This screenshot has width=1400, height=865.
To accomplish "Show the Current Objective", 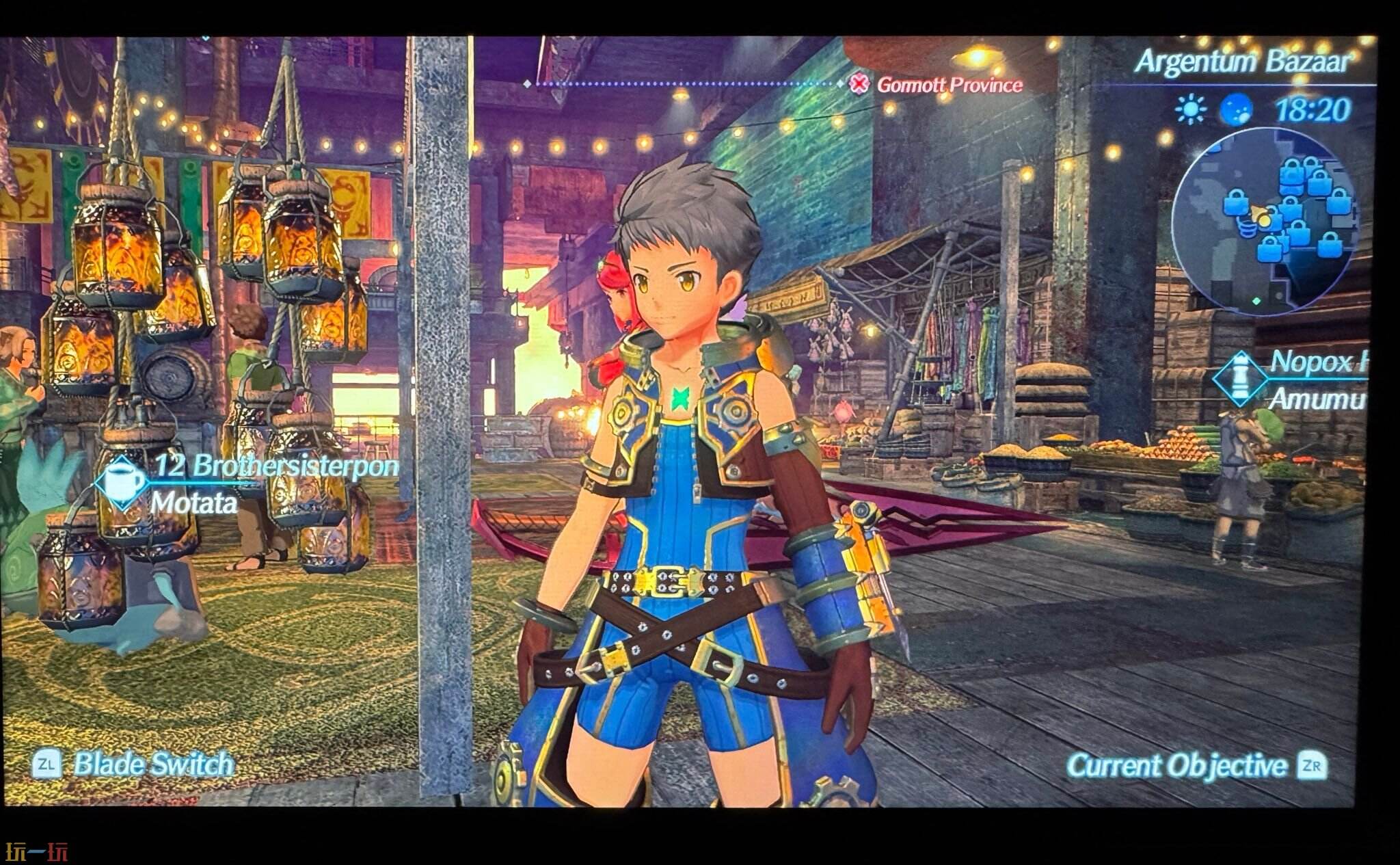I will tap(1176, 766).
